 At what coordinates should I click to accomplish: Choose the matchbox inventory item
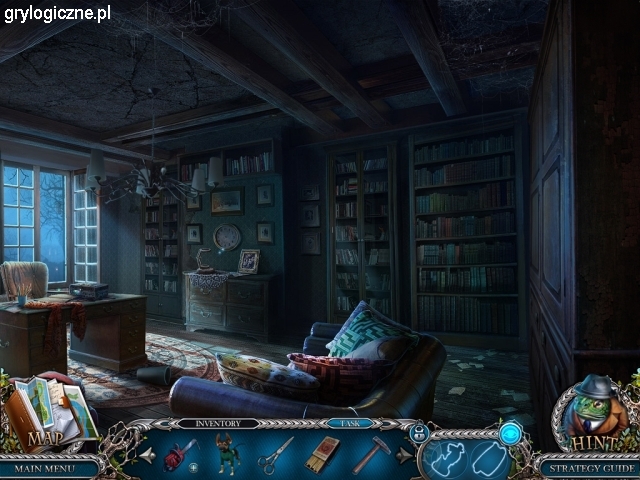click(322, 454)
